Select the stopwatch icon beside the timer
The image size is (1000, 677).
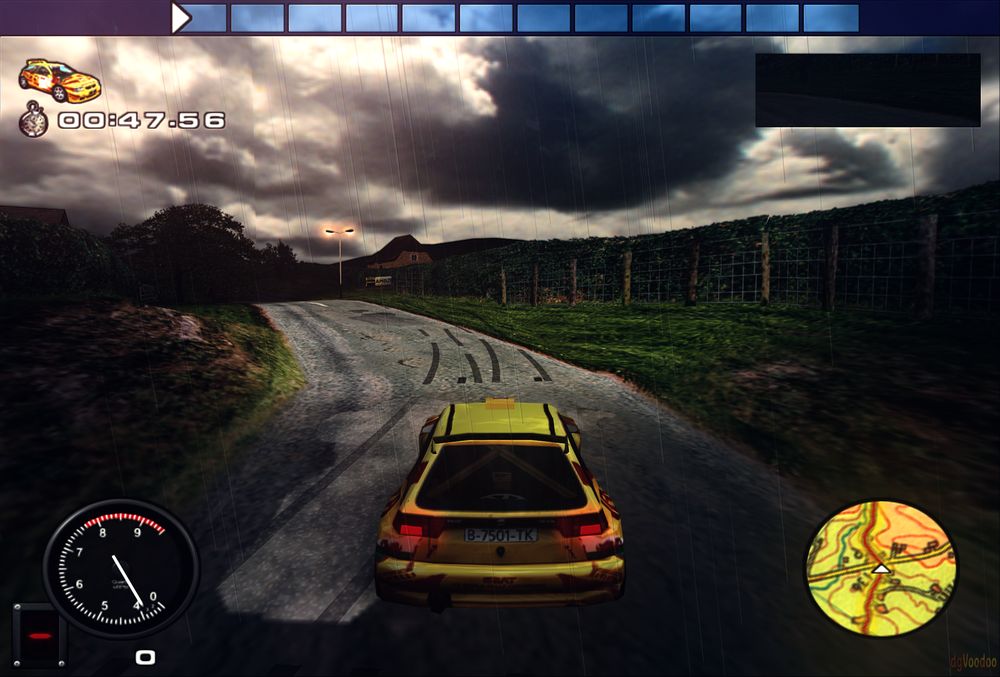[33, 120]
